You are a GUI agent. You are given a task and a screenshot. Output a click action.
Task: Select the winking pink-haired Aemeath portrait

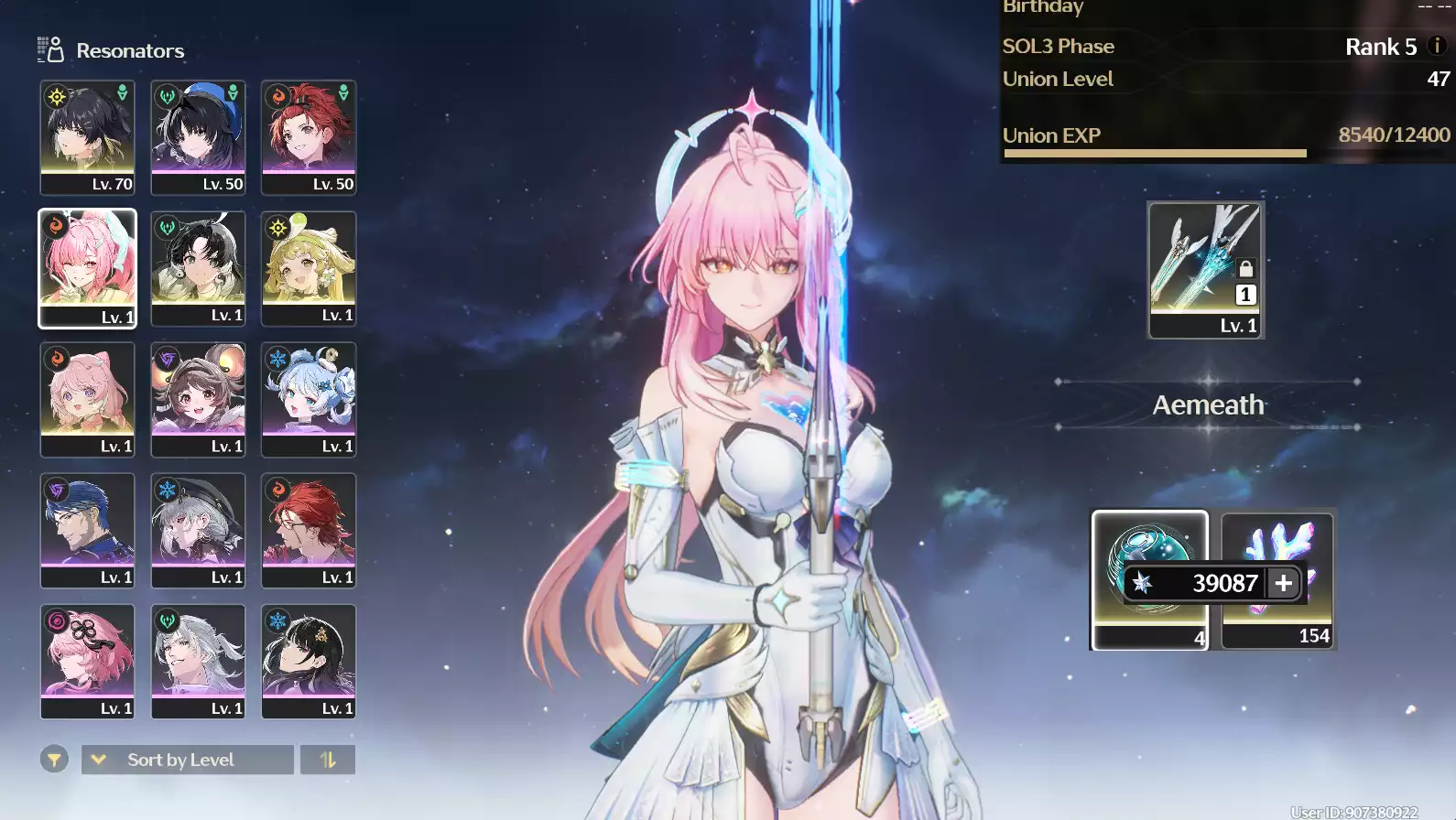(x=87, y=268)
